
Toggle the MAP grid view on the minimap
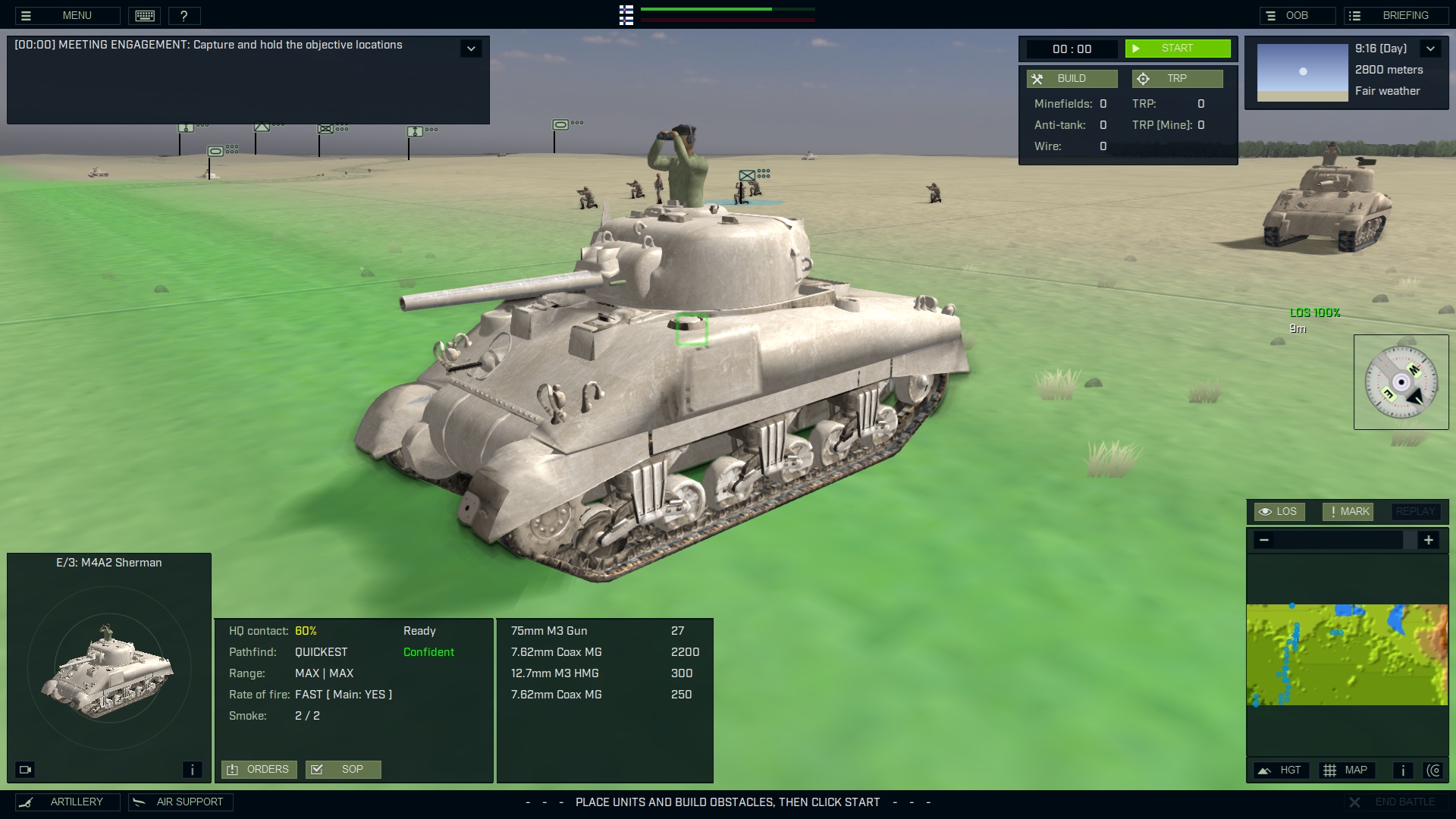[1348, 770]
